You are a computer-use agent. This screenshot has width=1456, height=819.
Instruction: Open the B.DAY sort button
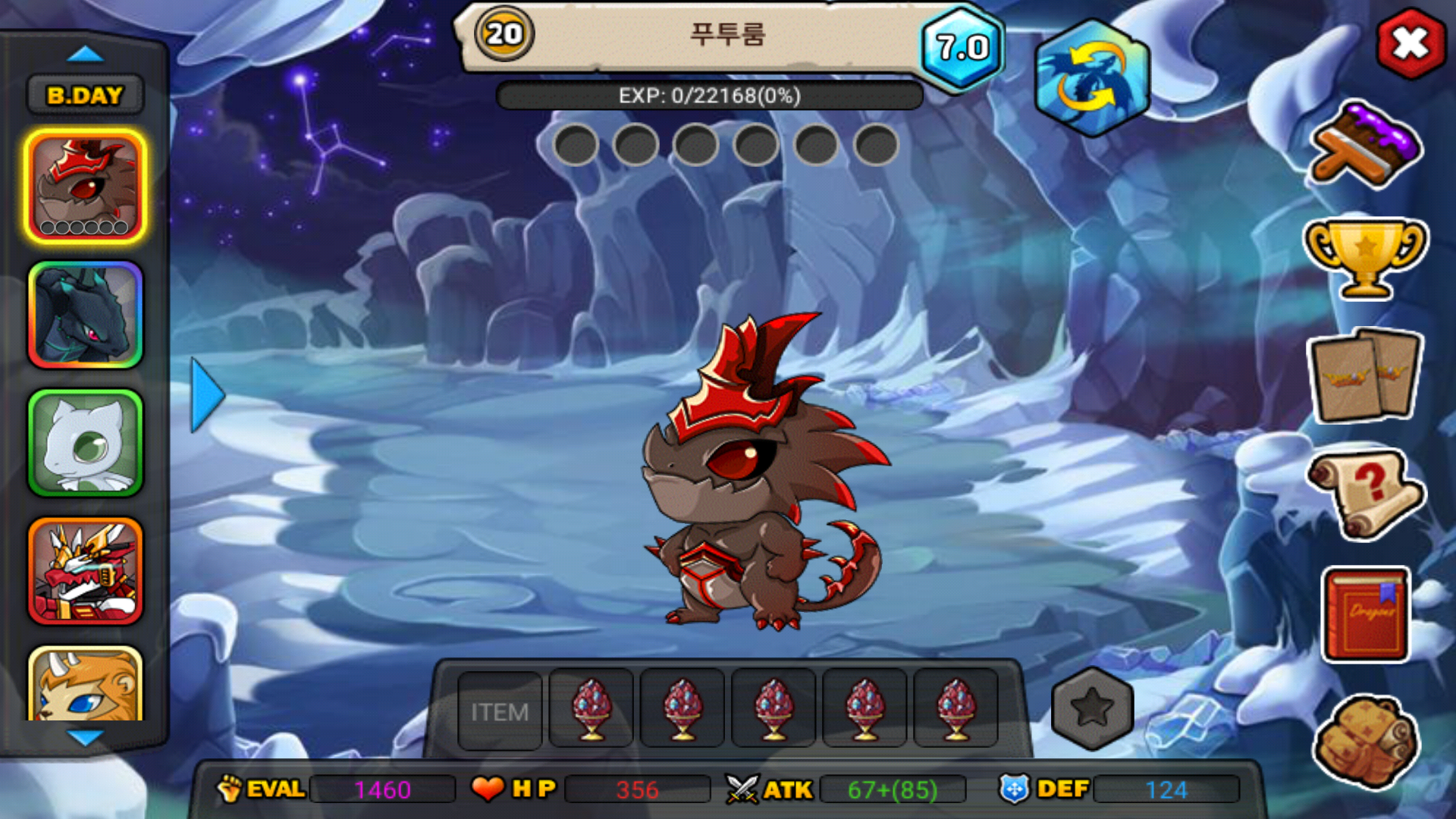coord(85,95)
